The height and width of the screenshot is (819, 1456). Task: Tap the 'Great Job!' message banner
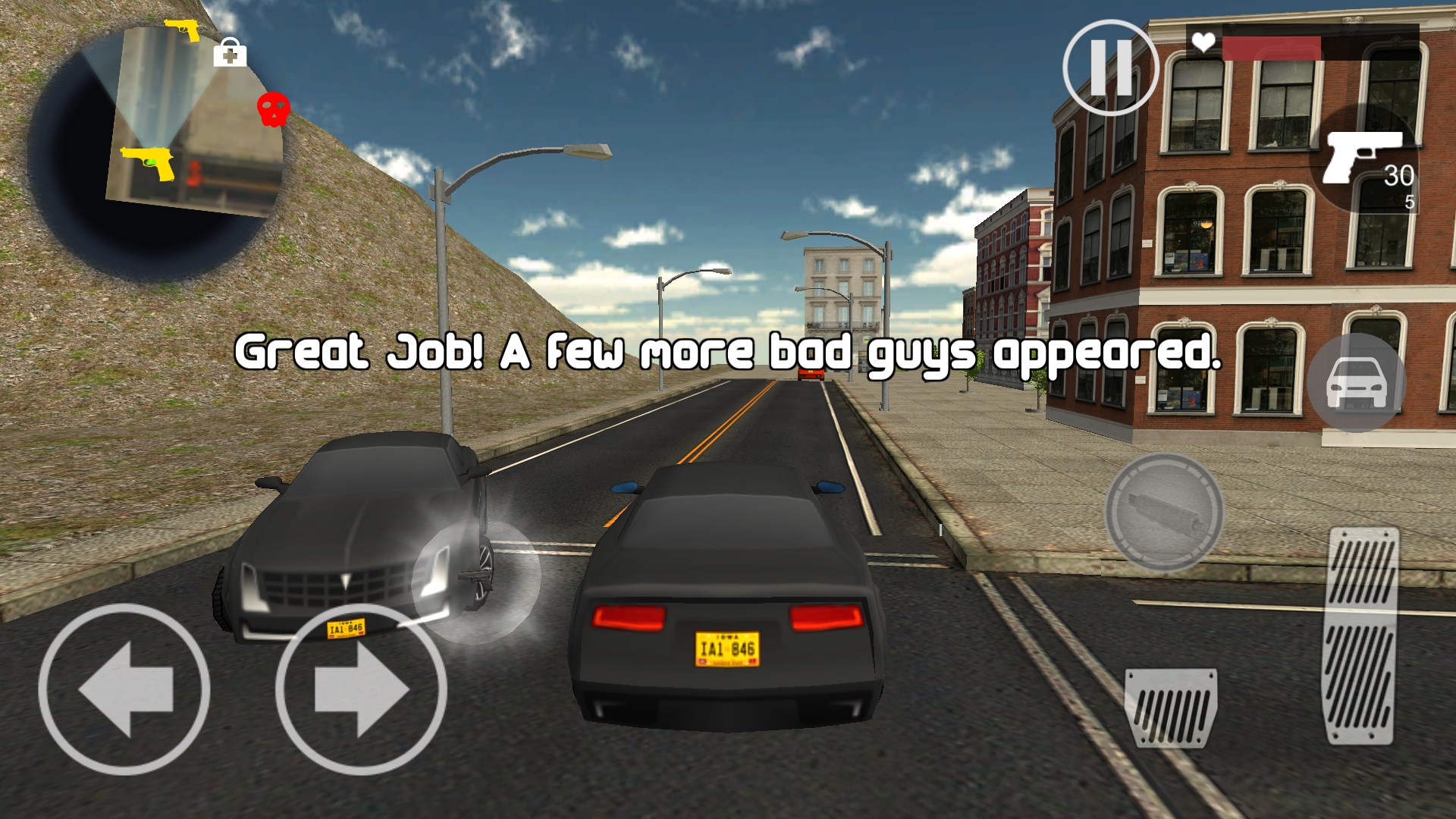[x=728, y=351]
